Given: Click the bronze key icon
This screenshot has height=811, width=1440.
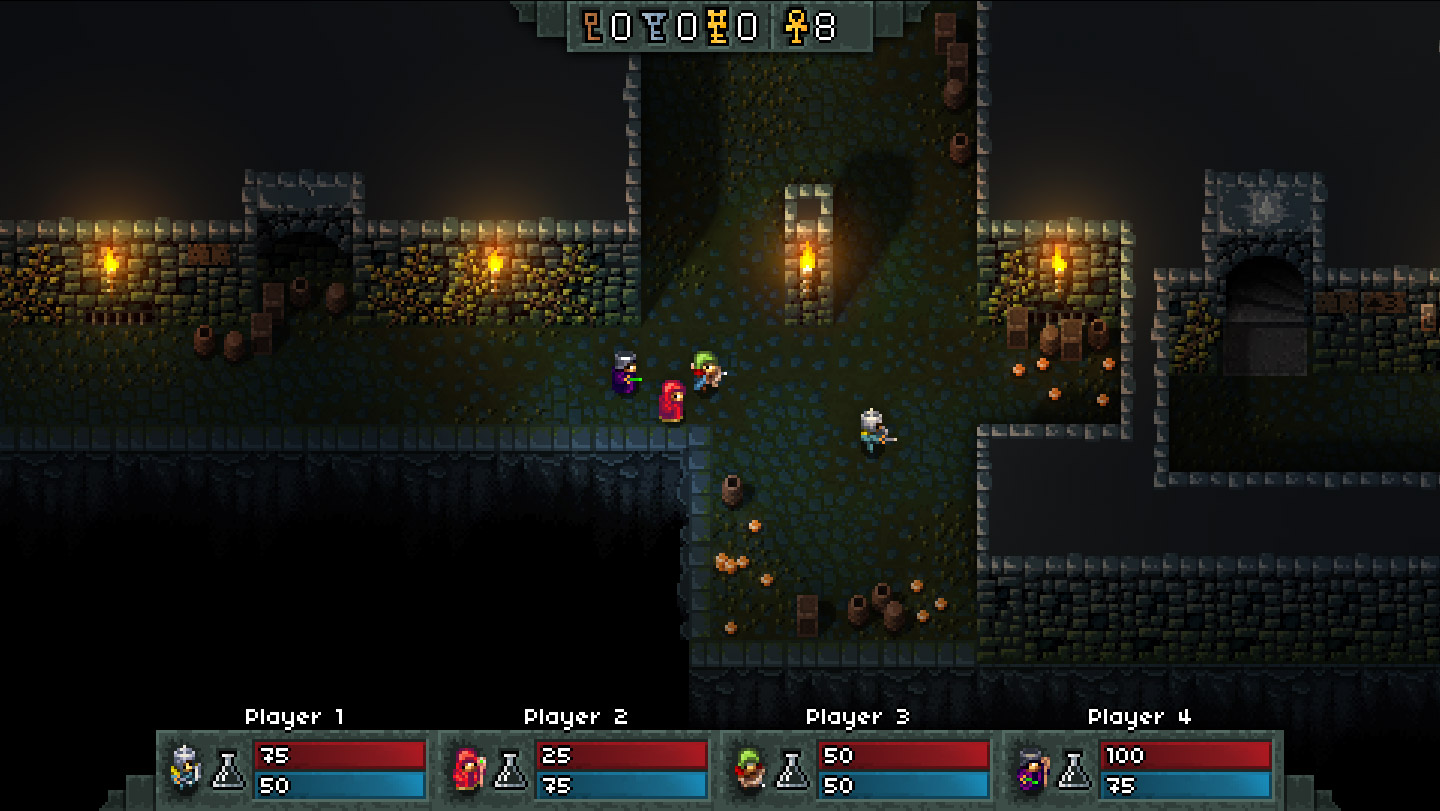Looking at the screenshot, I should pyautogui.click(x=594, y=27).
